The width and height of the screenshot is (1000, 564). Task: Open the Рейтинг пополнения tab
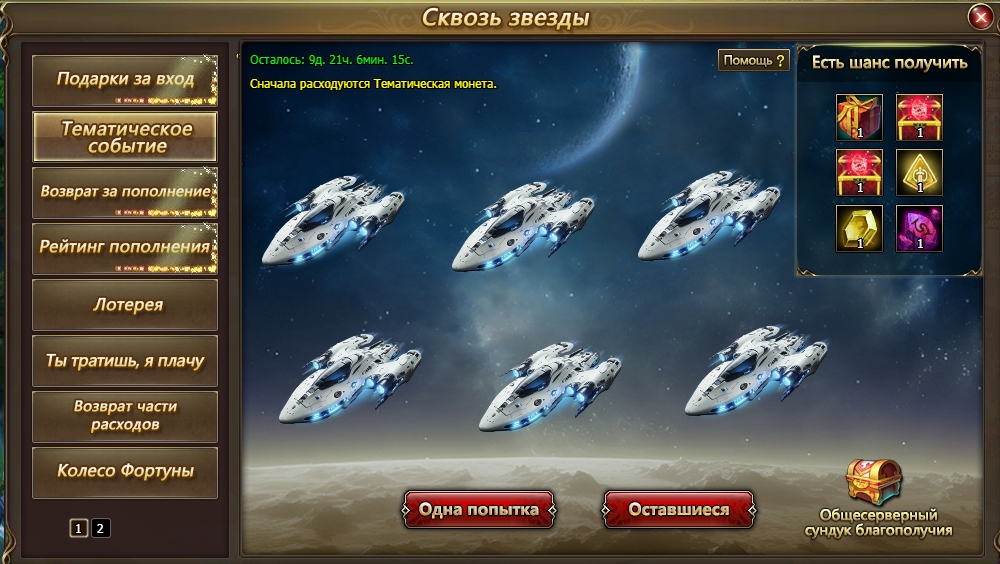pos(125,248)
